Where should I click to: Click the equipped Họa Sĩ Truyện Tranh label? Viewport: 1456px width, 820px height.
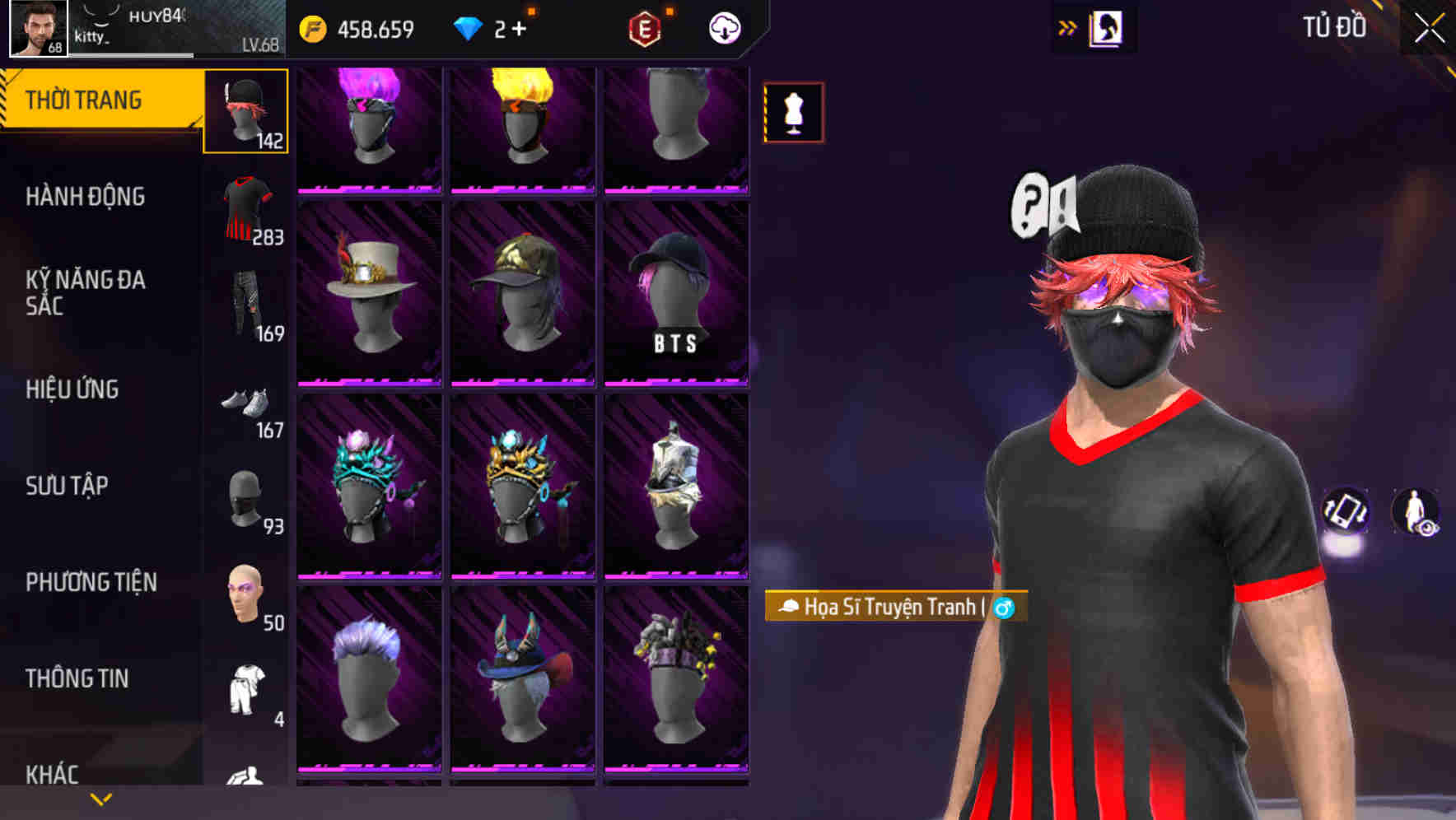(x=894, y=607)
